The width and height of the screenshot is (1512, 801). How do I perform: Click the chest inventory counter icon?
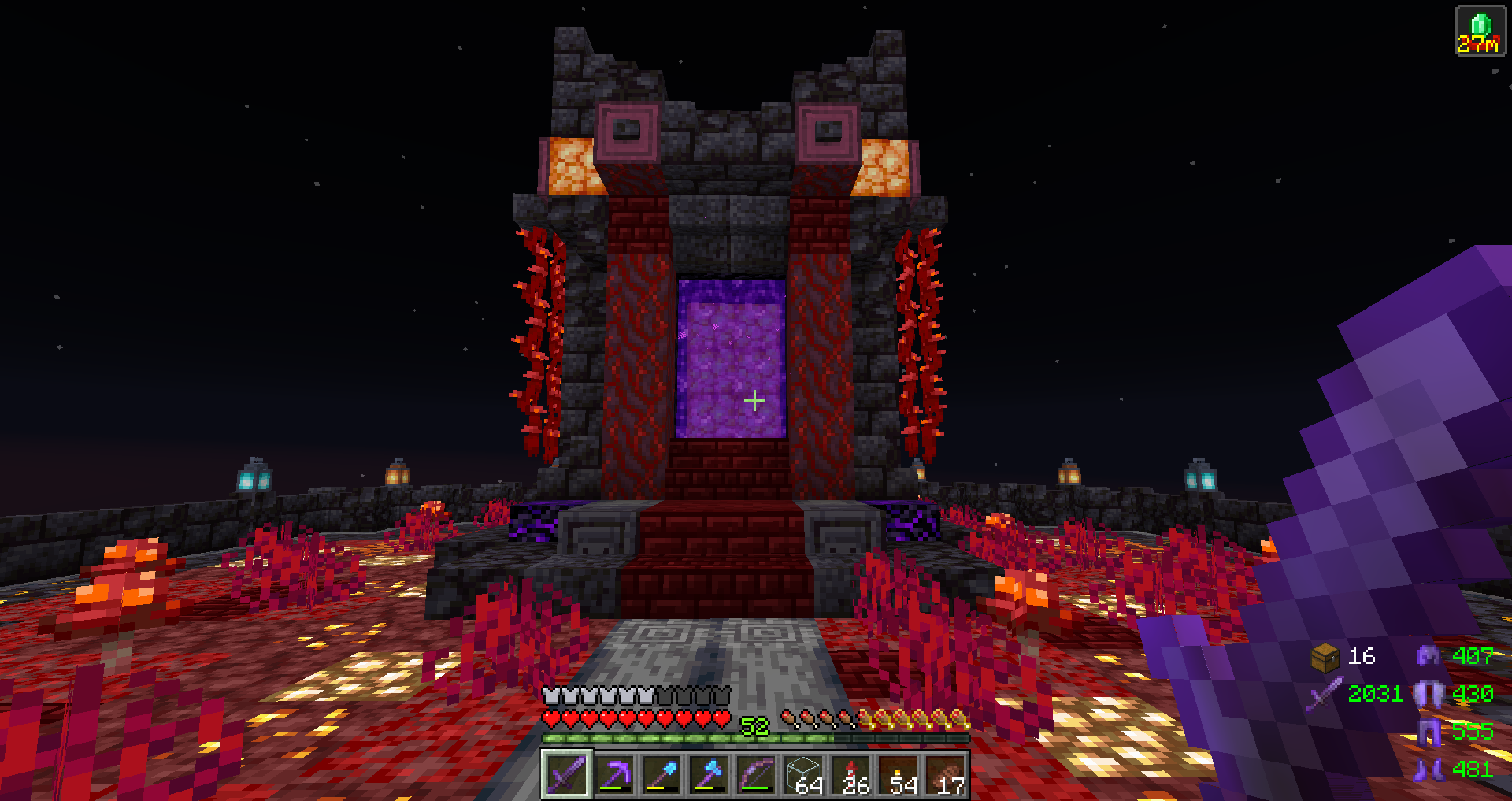pyautogui.click(x=1325, y=657)
